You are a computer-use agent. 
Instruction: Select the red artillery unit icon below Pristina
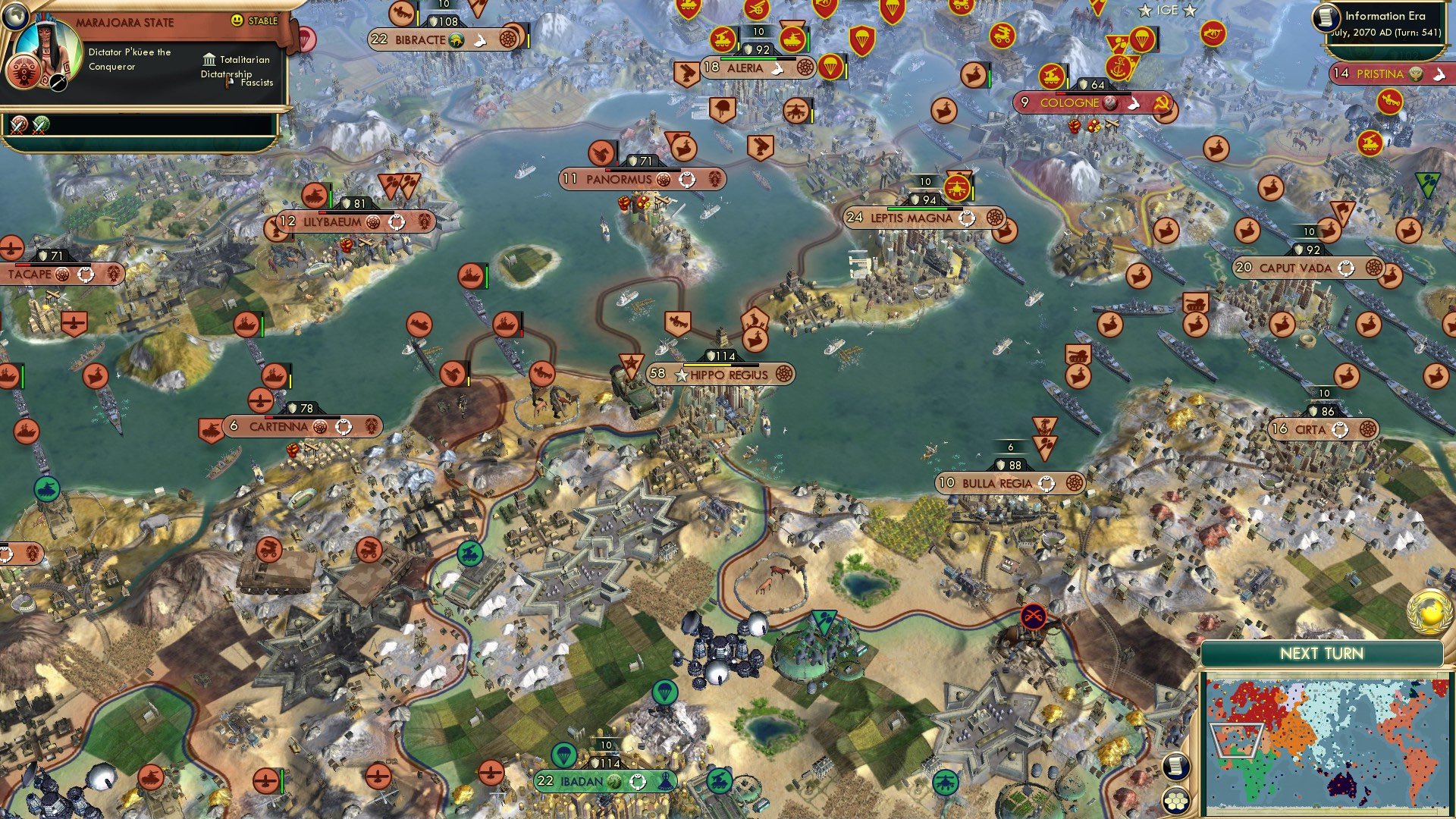click(x=1391, y=99)
